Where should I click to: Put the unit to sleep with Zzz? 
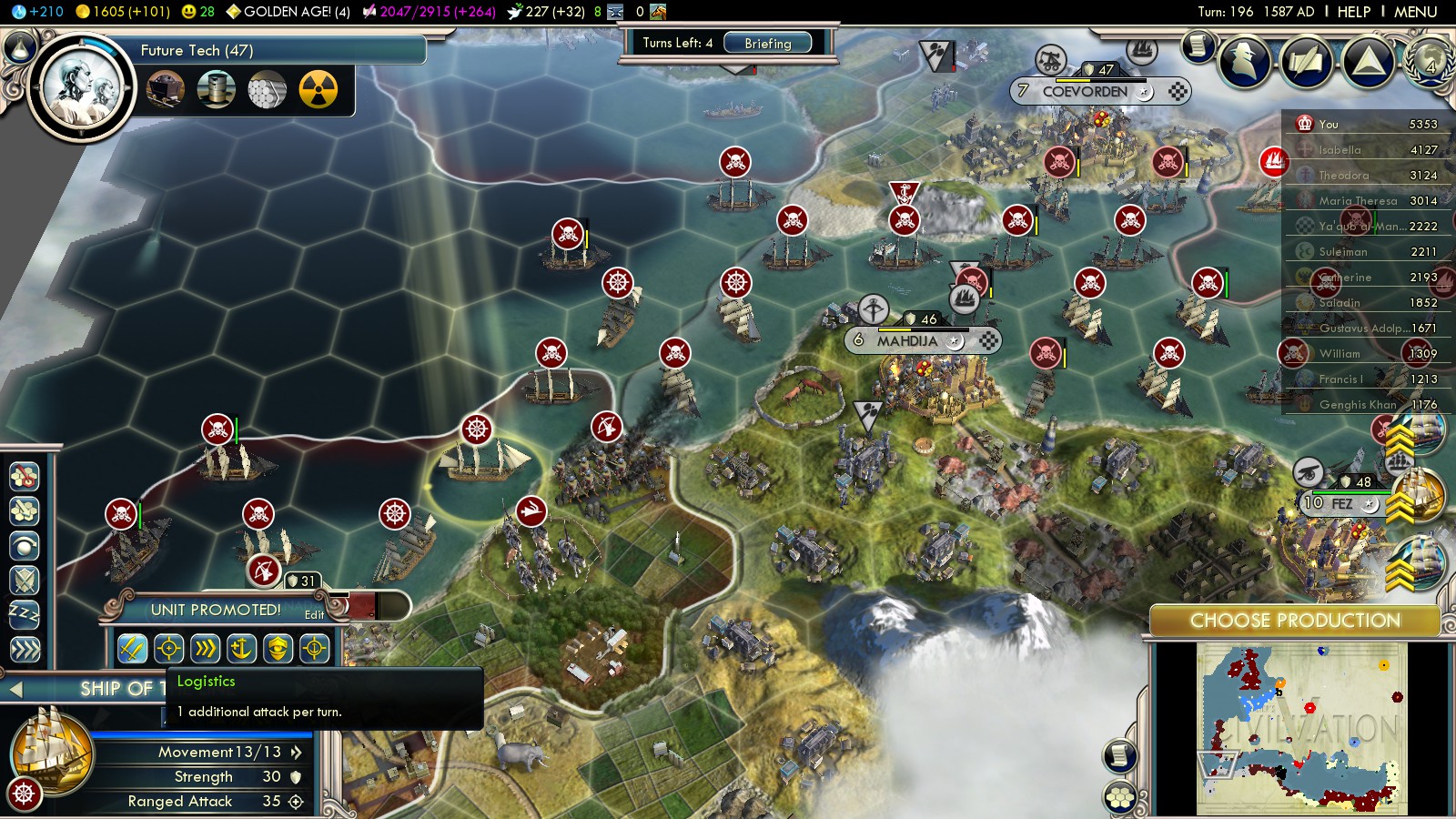(x=25, y=614)
